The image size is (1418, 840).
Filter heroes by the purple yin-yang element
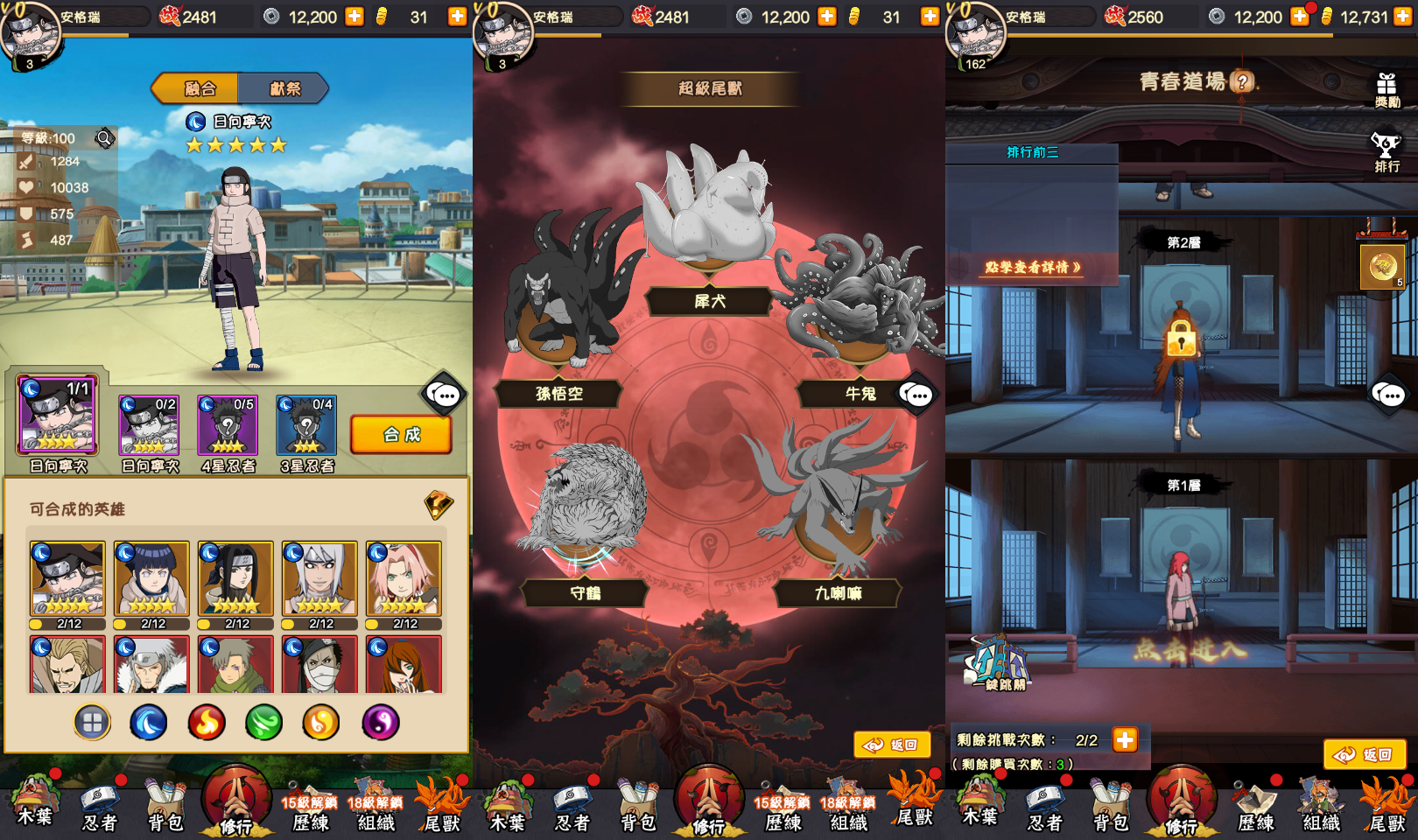(x=380, y=723)
